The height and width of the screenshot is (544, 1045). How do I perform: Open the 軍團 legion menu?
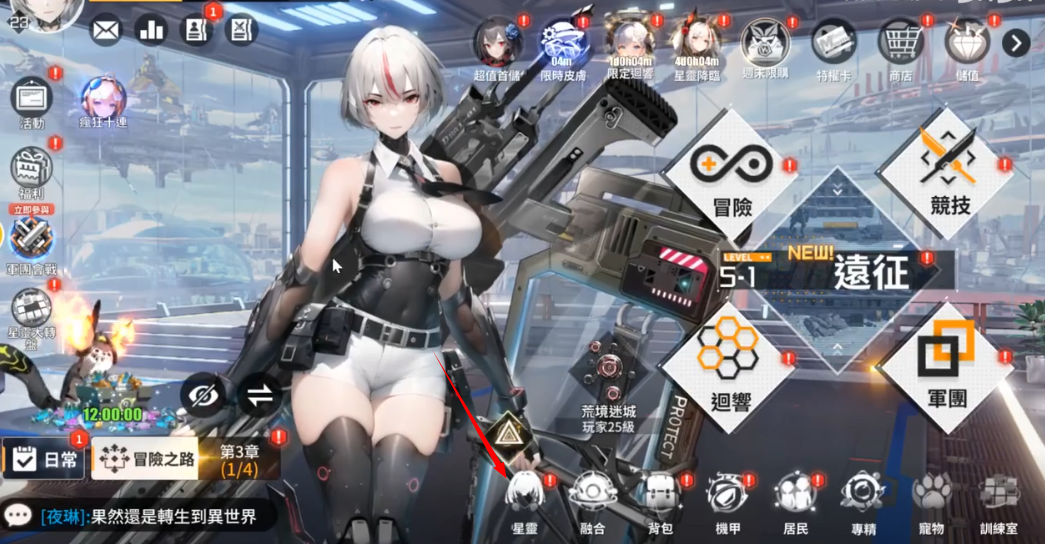pyautogui.click(x=945, y=364)
